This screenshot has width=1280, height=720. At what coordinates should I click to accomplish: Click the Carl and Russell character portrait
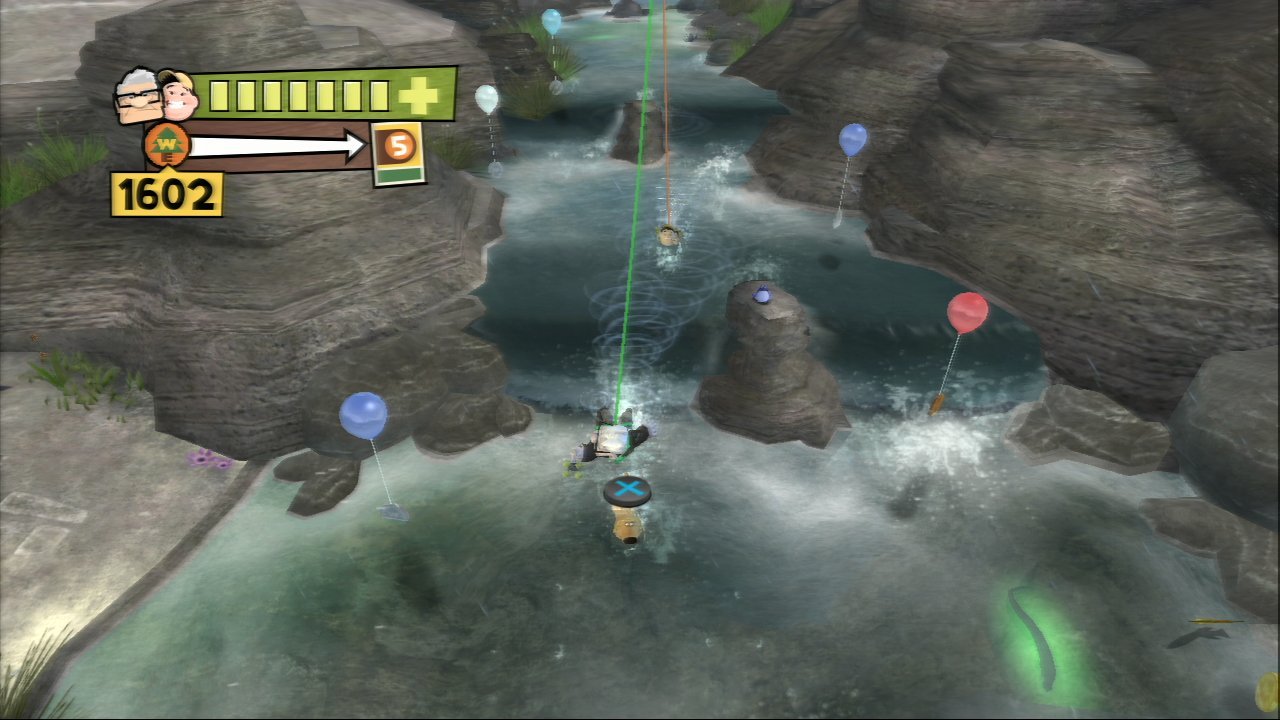pyautogui.click(x=157, y=96)
